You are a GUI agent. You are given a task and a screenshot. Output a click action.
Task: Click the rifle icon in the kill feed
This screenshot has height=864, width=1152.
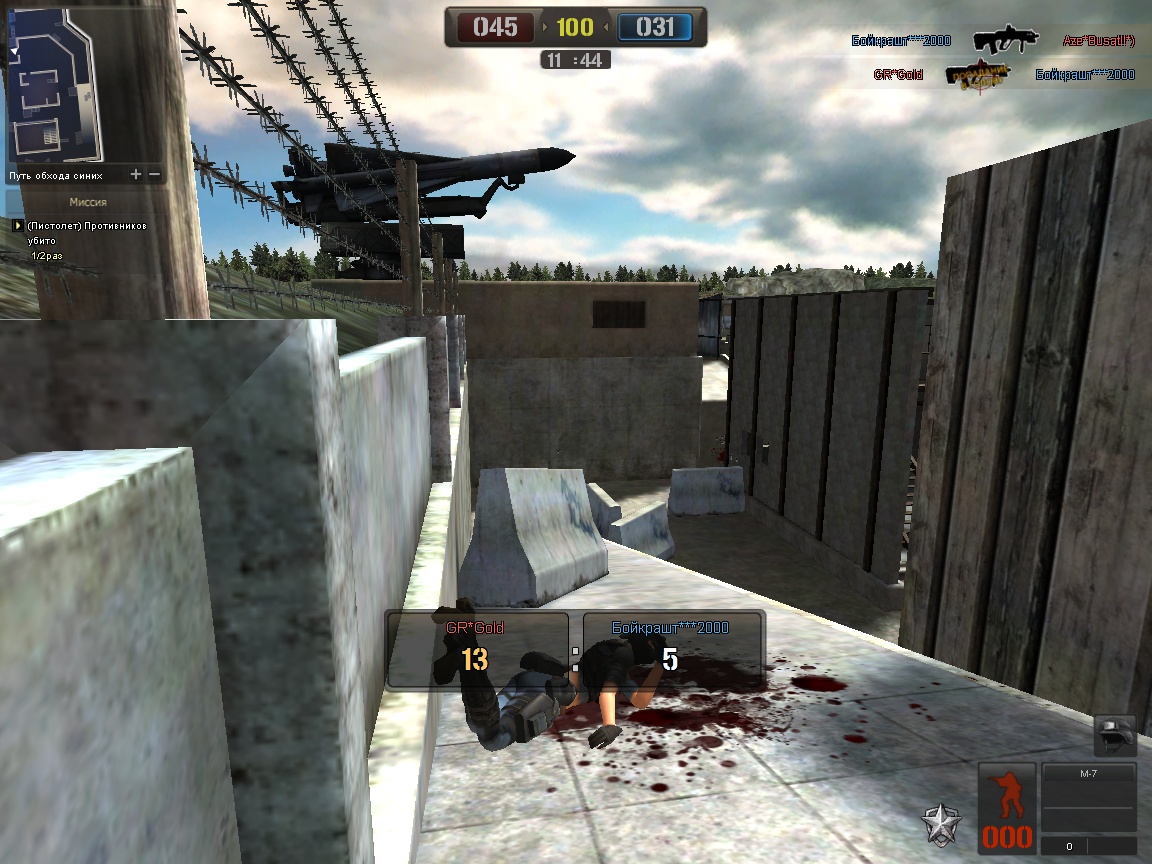tap(1005, 39)
